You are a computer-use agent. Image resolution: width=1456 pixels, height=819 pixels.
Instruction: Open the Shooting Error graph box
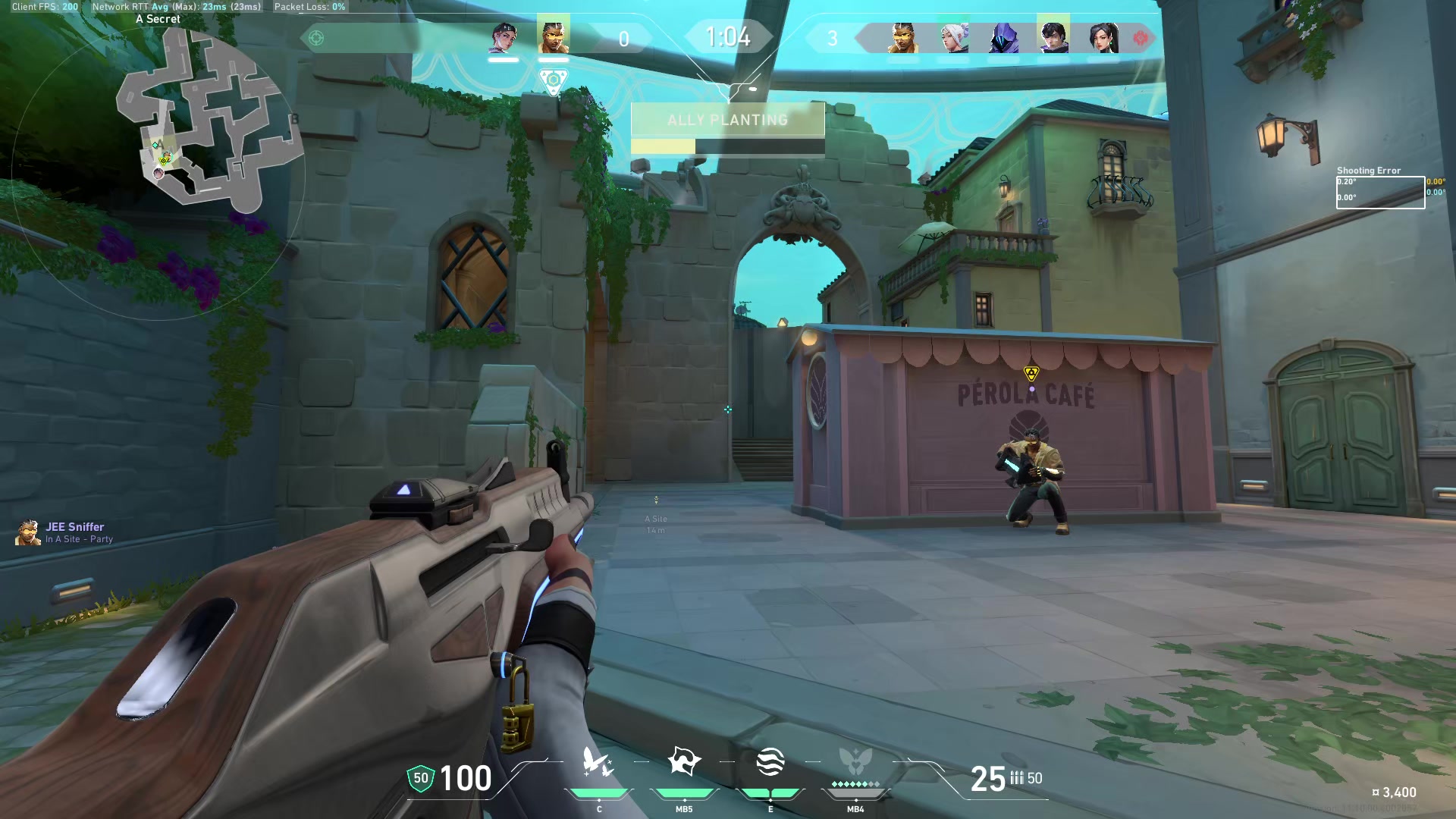point(1380,192)
